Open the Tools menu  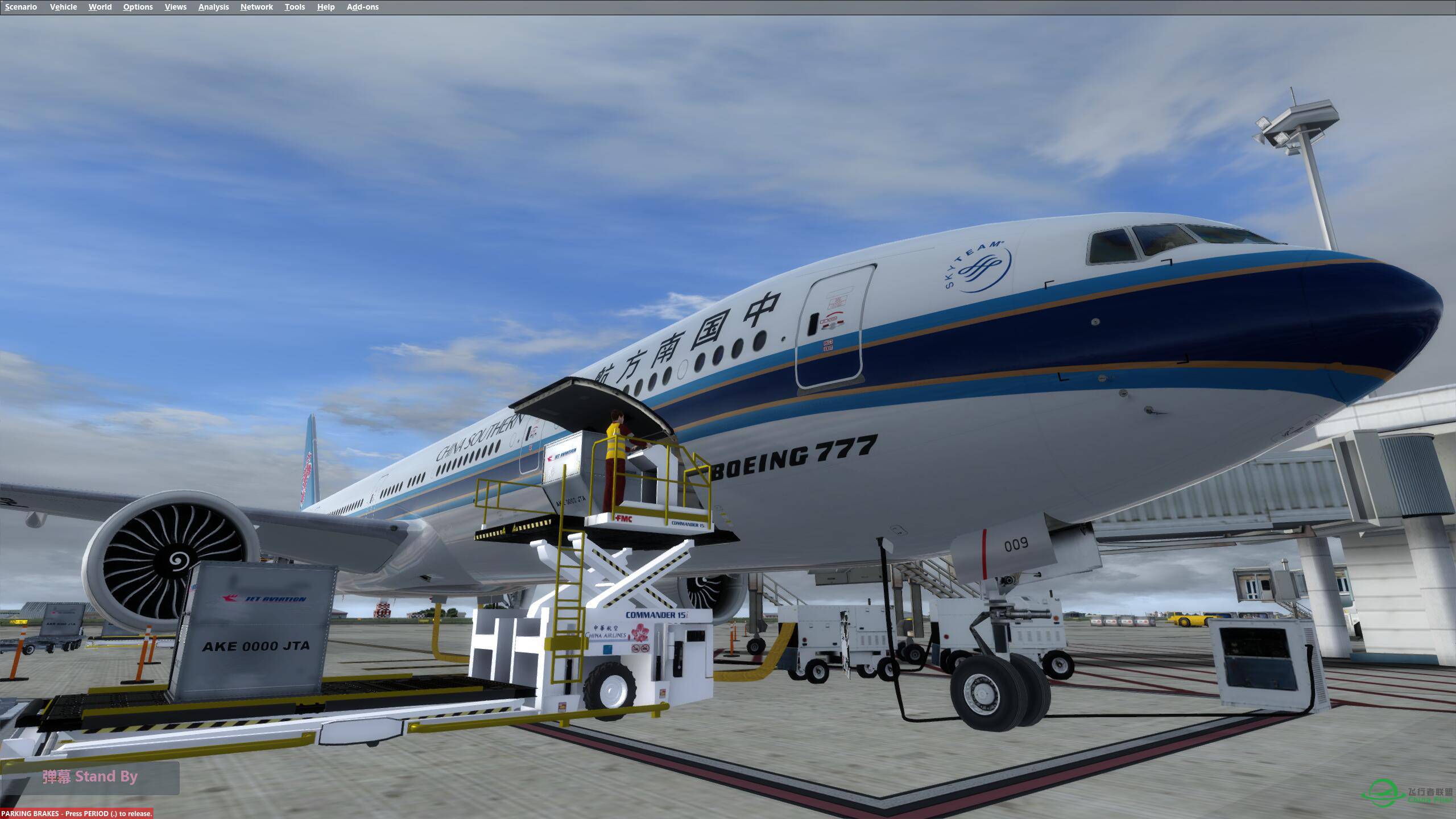tap(295, 7)
